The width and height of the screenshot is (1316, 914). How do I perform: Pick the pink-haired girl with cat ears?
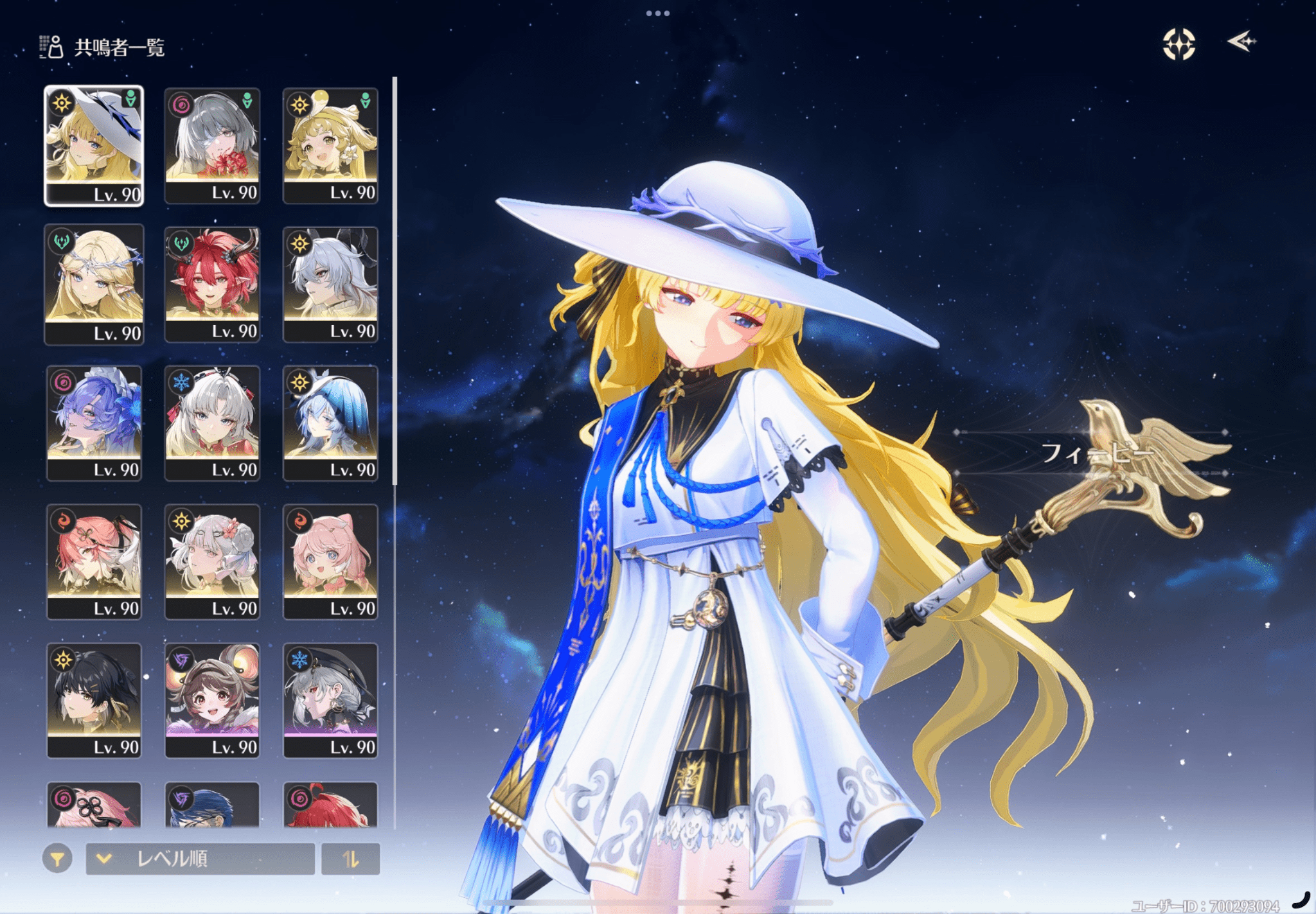[x=330, y=561]
